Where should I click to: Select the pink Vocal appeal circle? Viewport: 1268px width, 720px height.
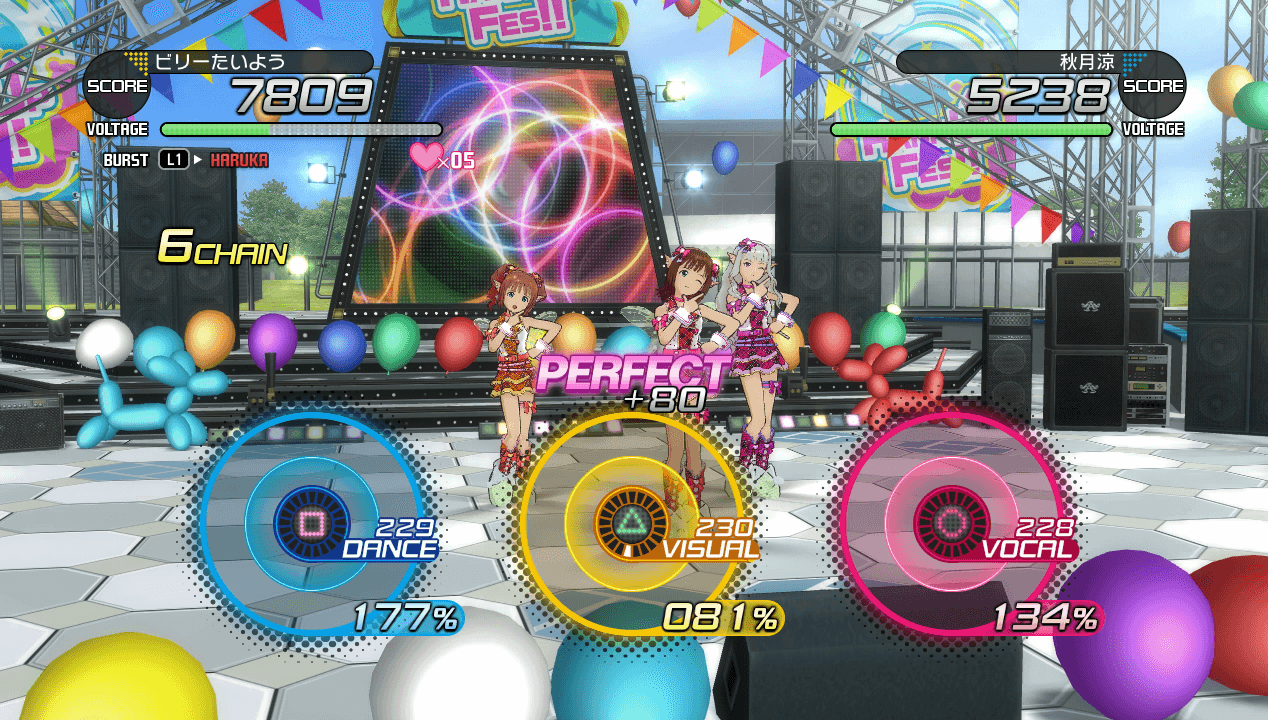coord(951,521)
